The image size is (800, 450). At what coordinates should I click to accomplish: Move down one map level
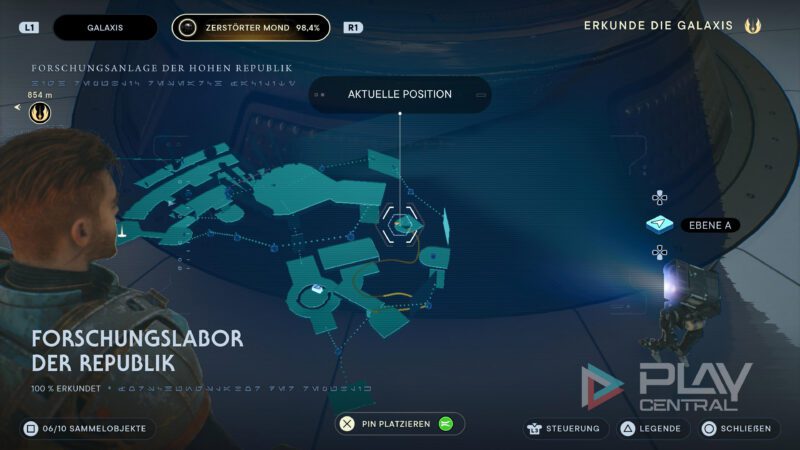(659, 252)
